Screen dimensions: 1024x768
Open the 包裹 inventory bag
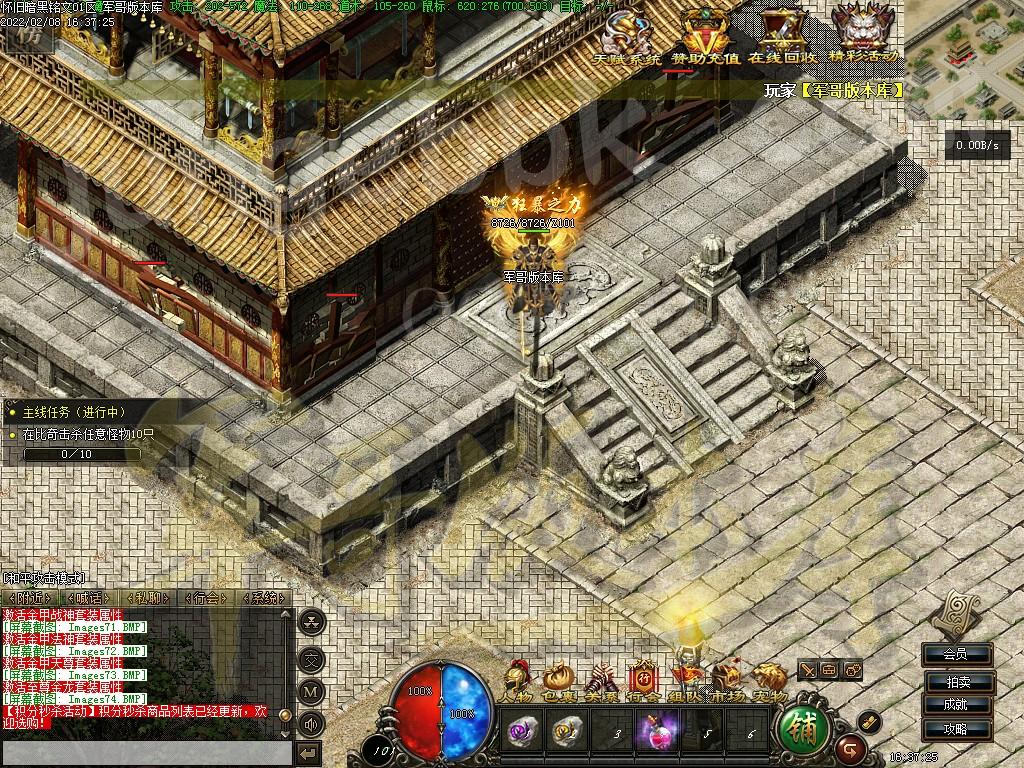pos(556,681)
